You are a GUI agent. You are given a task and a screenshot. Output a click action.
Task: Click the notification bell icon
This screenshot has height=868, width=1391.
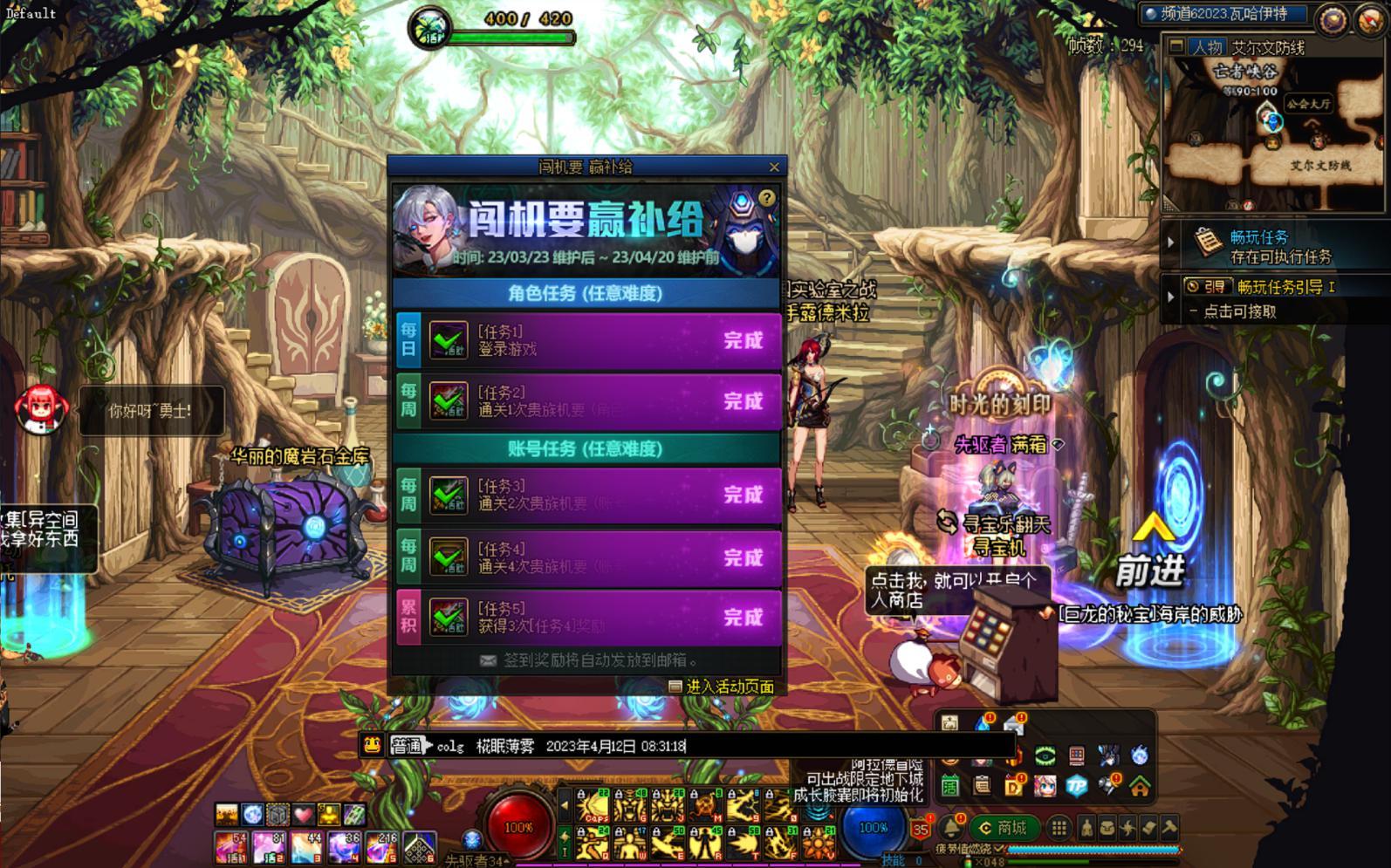[x=950, y=828]
